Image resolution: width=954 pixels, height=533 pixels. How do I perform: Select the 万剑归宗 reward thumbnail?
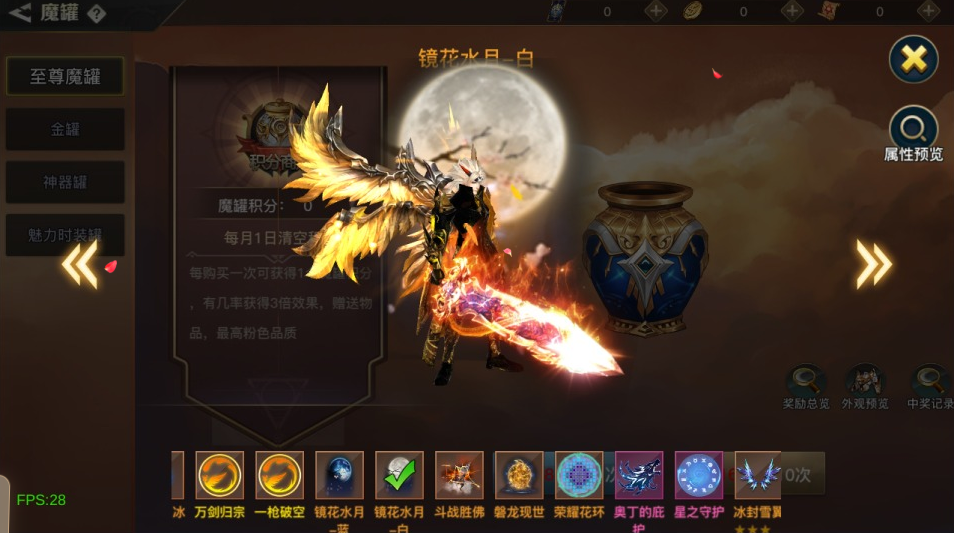(219, 475)
